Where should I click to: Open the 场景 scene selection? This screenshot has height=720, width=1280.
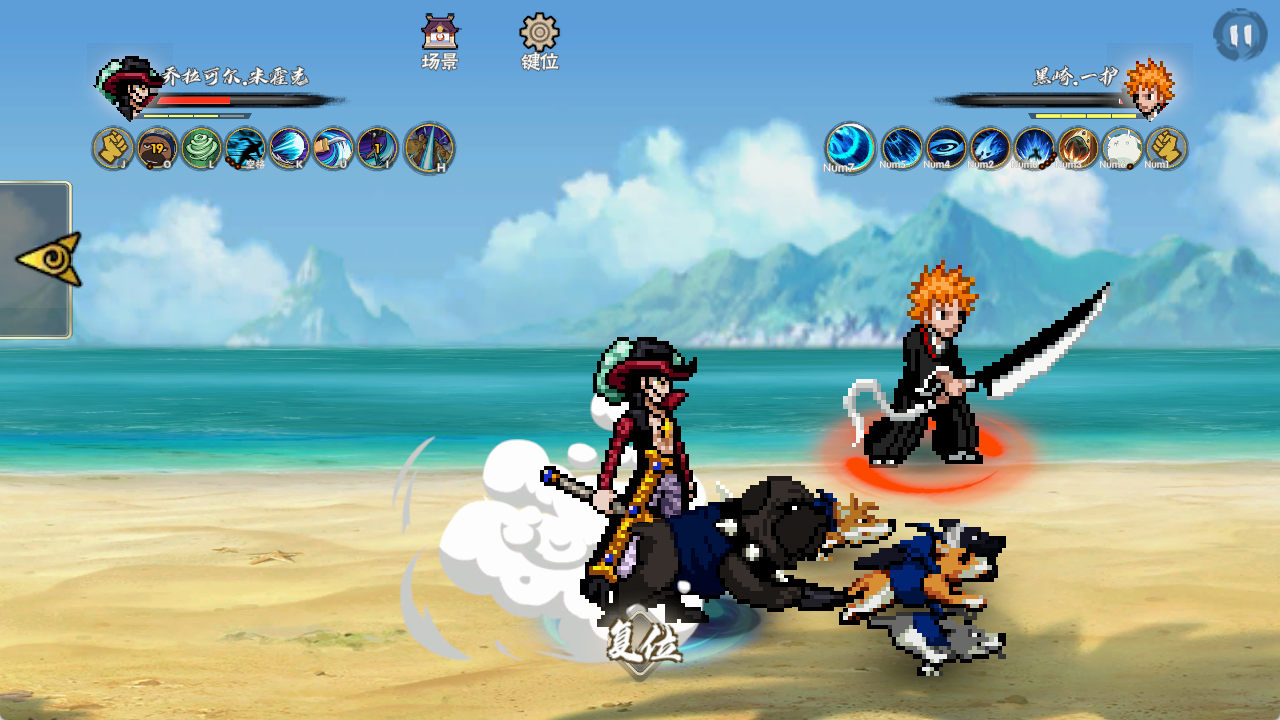coord(439,42)
